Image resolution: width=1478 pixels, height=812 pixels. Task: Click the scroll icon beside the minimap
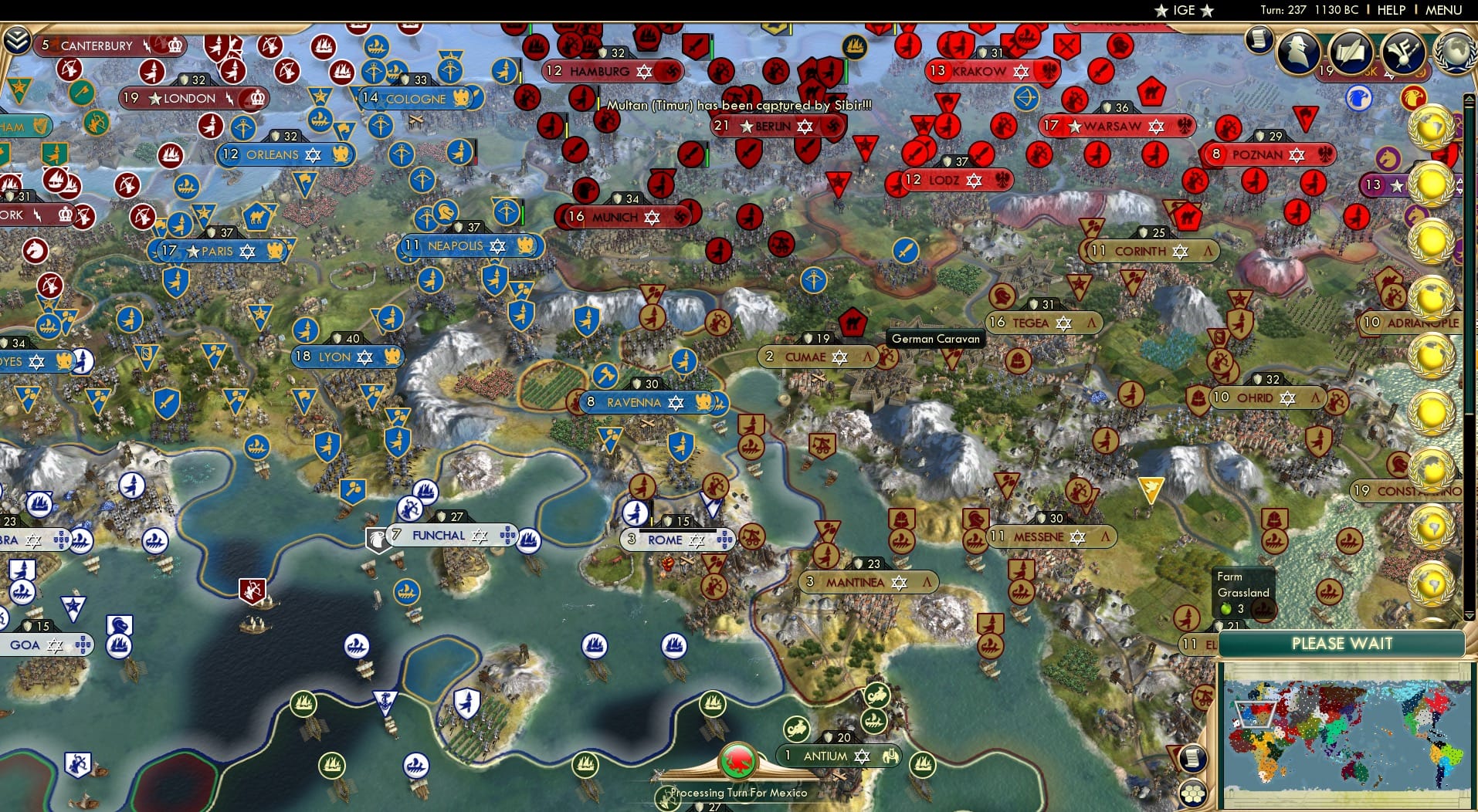[1194, 758]
